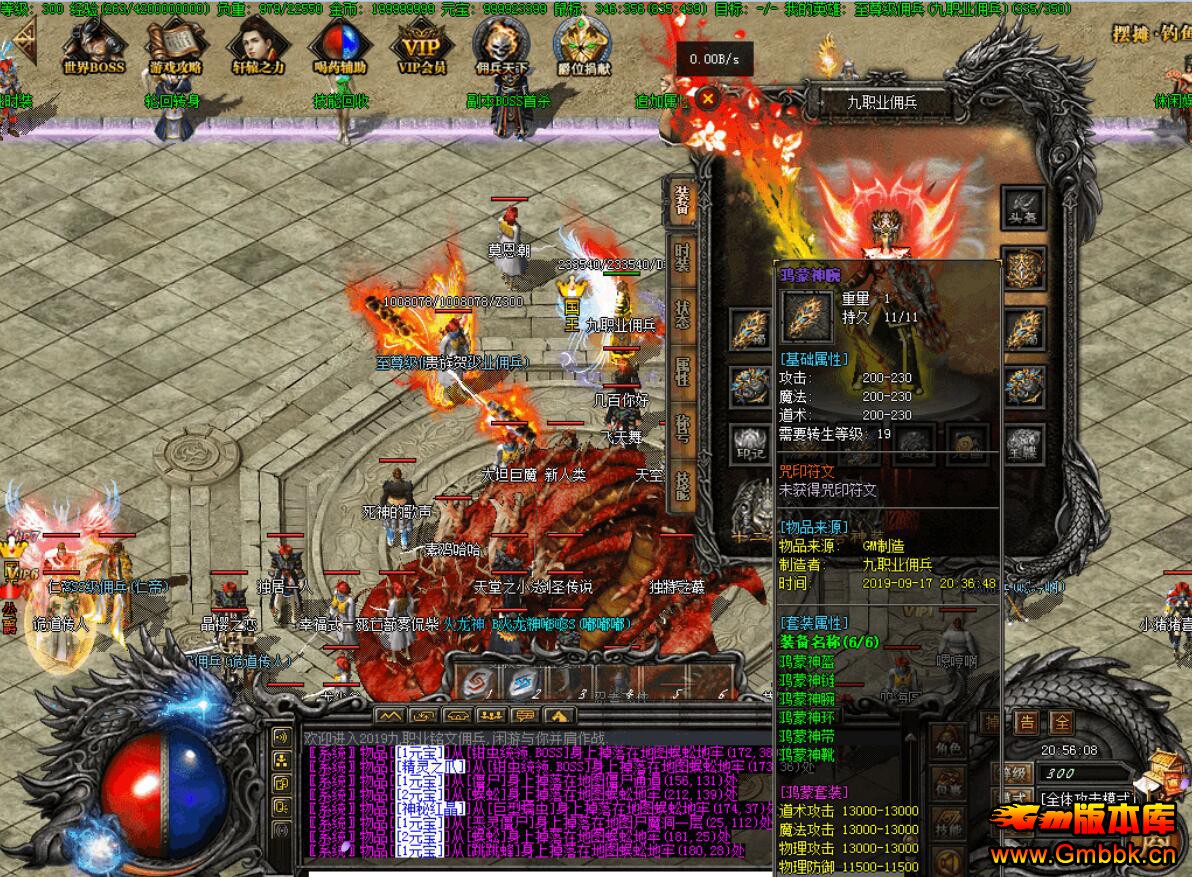Viewport: 1192px width, 877px height.
Task: Select the 头盔 helmet equipment slot
Action: [1023, 208]
